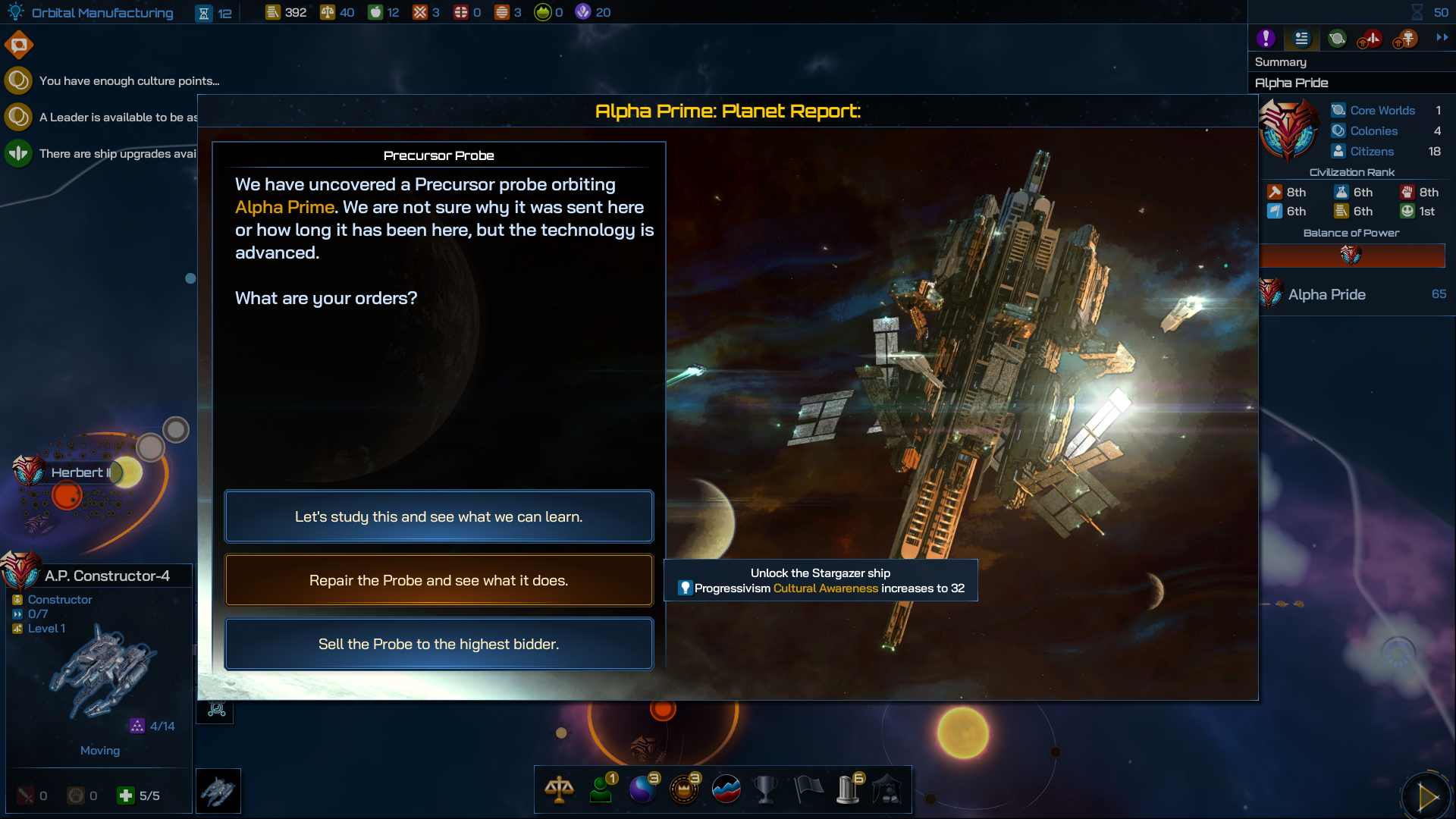This screenshot has height=819, width=1456.
Task: Open the purple yin-yang ideology screen
Action: click(643, 789)
